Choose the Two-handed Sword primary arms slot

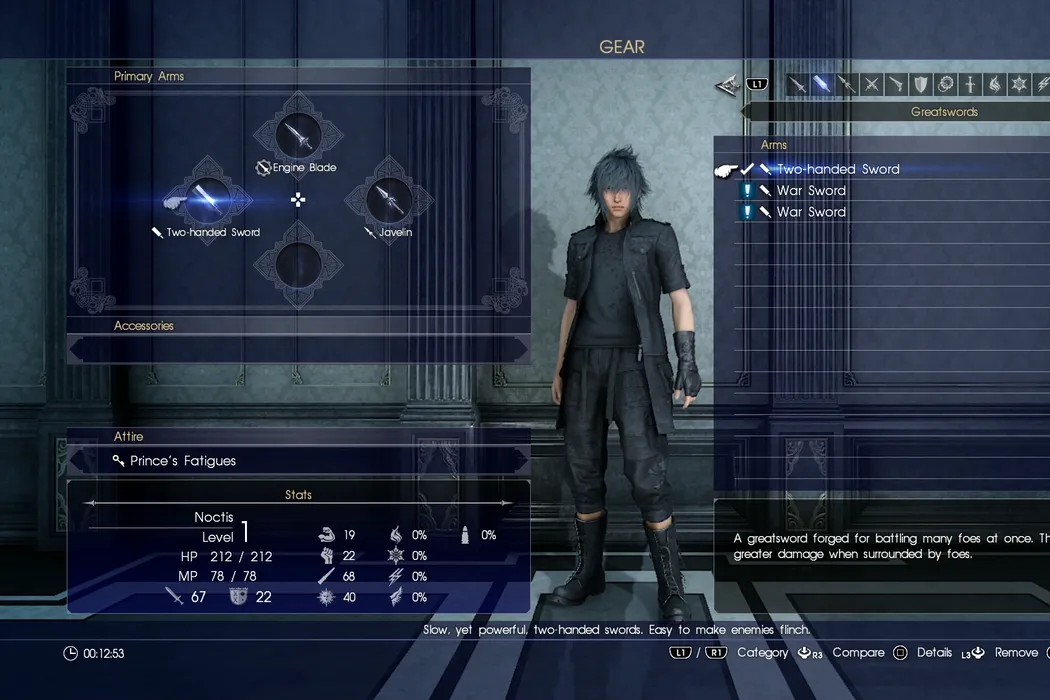coord(207,199)
